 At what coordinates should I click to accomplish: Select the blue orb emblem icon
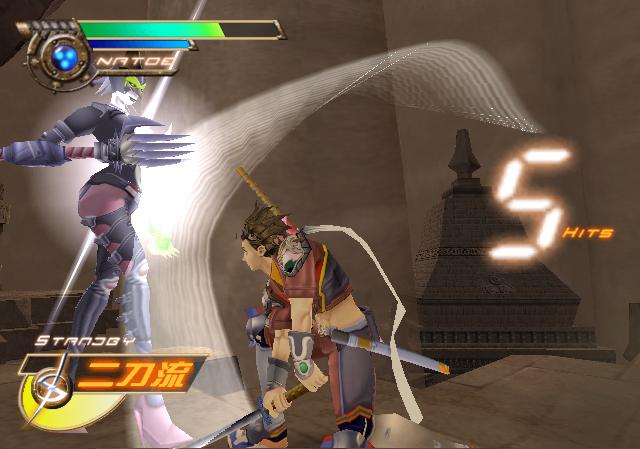coord(68,54)
